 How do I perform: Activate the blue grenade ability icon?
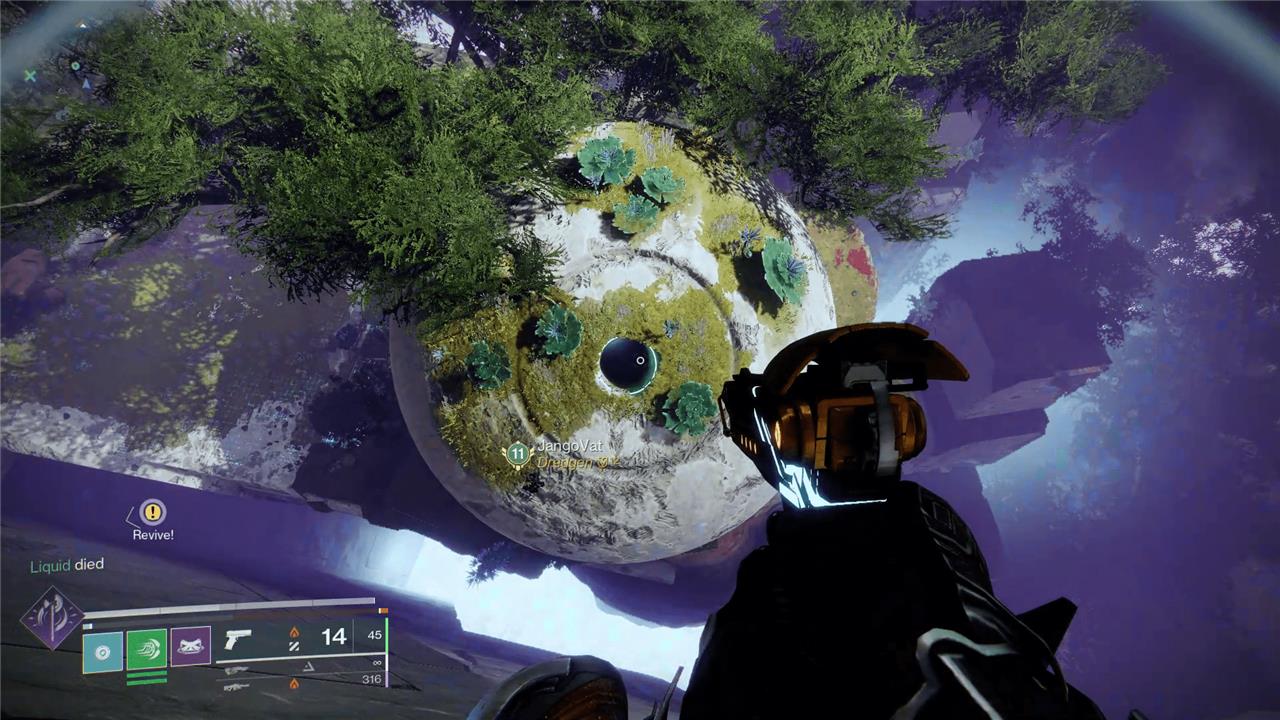(x=102, y=651)
